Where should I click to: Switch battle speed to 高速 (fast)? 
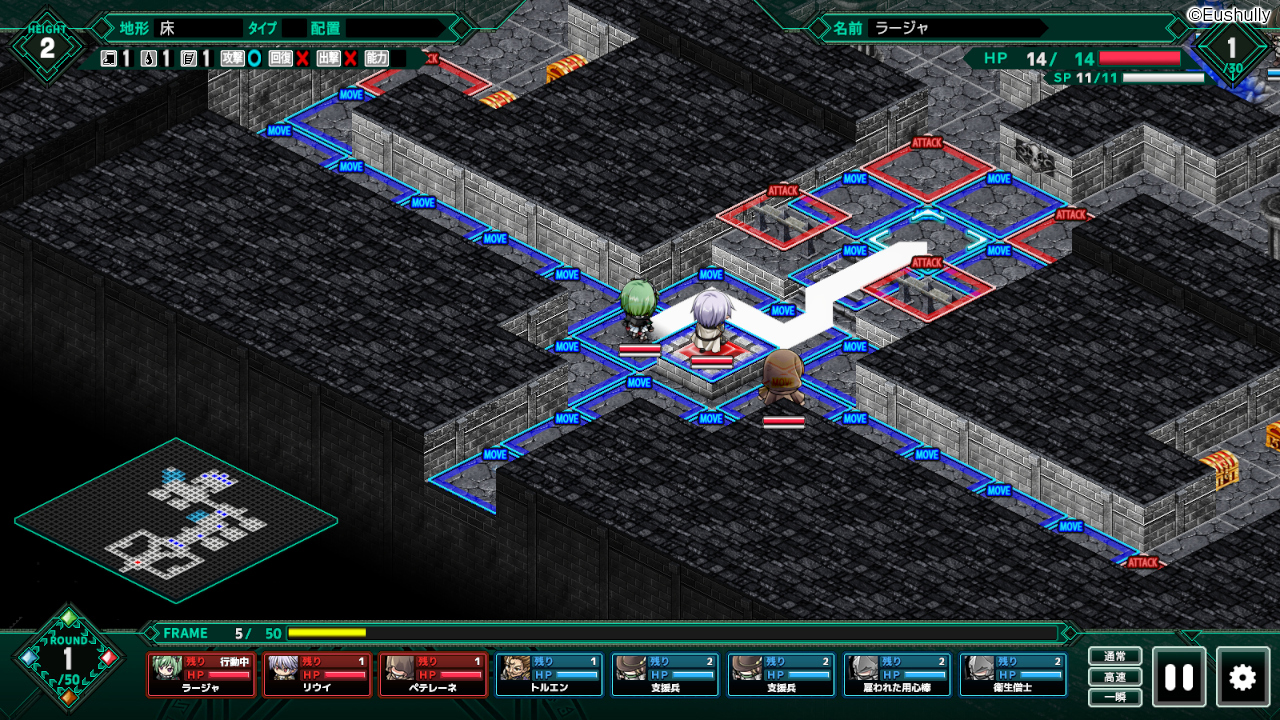tap(1115, 677)
